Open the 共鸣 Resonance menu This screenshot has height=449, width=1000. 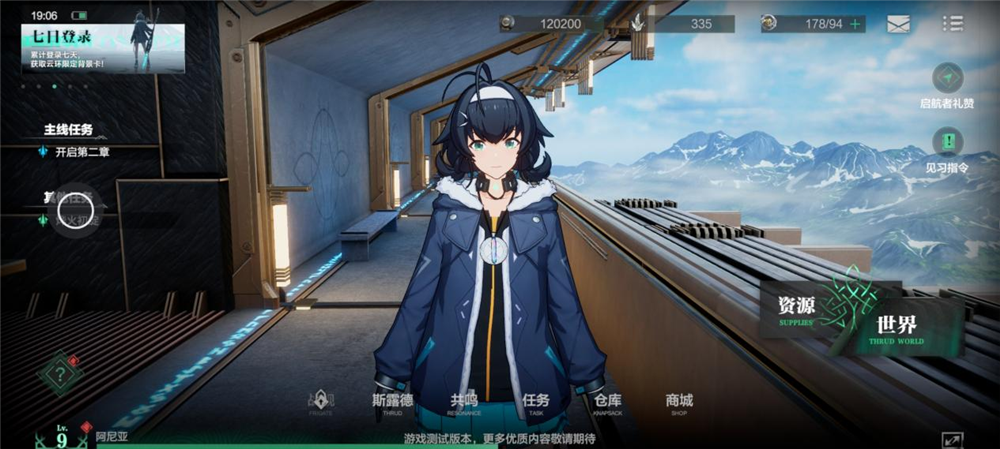pos(464,403)
